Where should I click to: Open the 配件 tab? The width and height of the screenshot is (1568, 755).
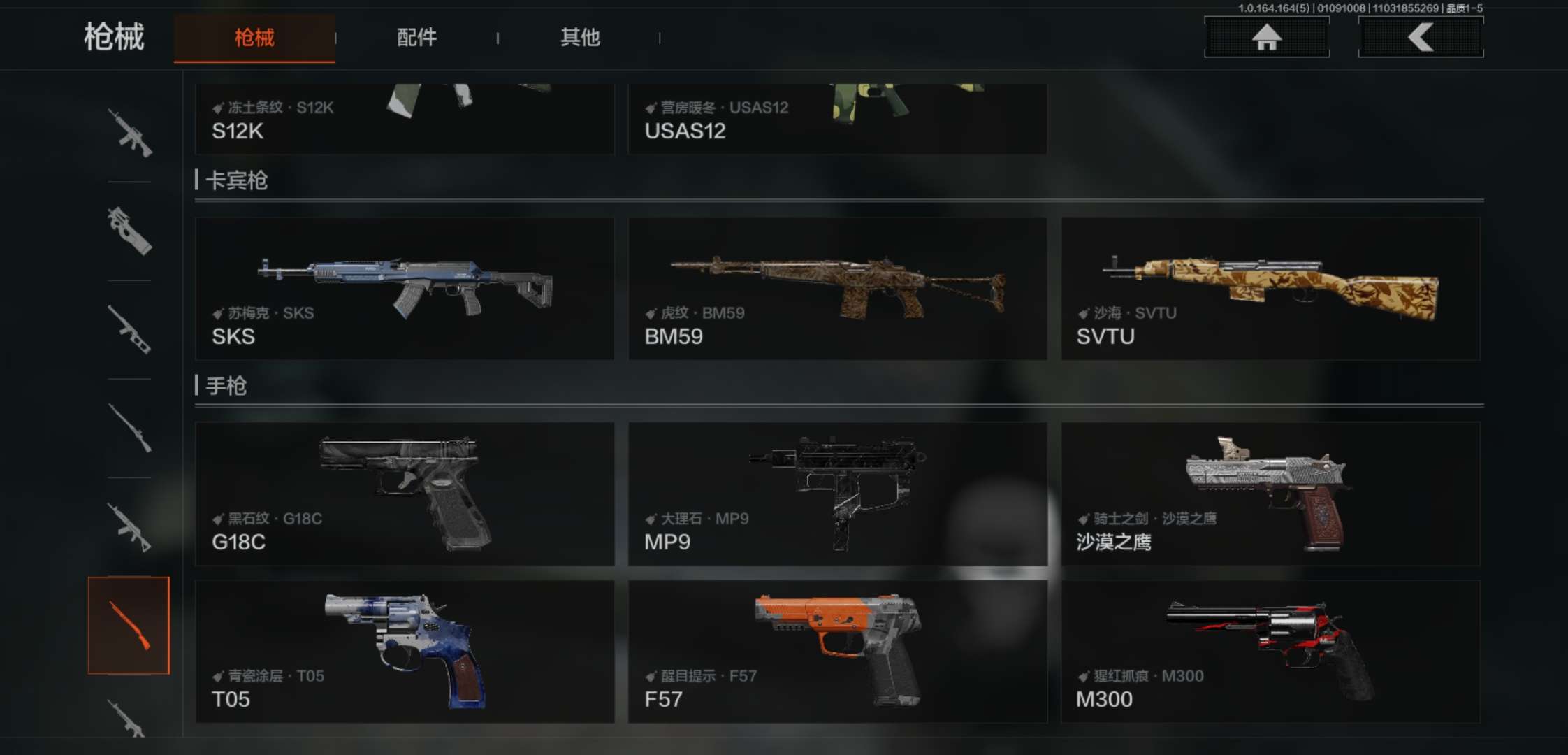tap(416, 38)
